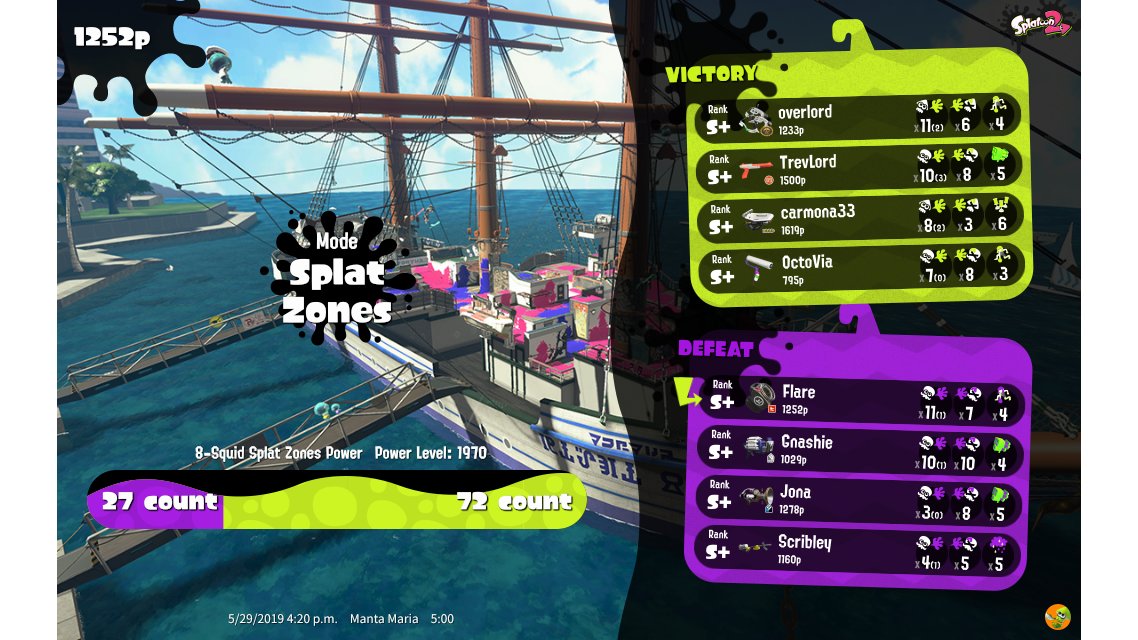Select OctoVia's result row
The height and width of the screenshot is (640, 1138).
[x=858, y=268]
